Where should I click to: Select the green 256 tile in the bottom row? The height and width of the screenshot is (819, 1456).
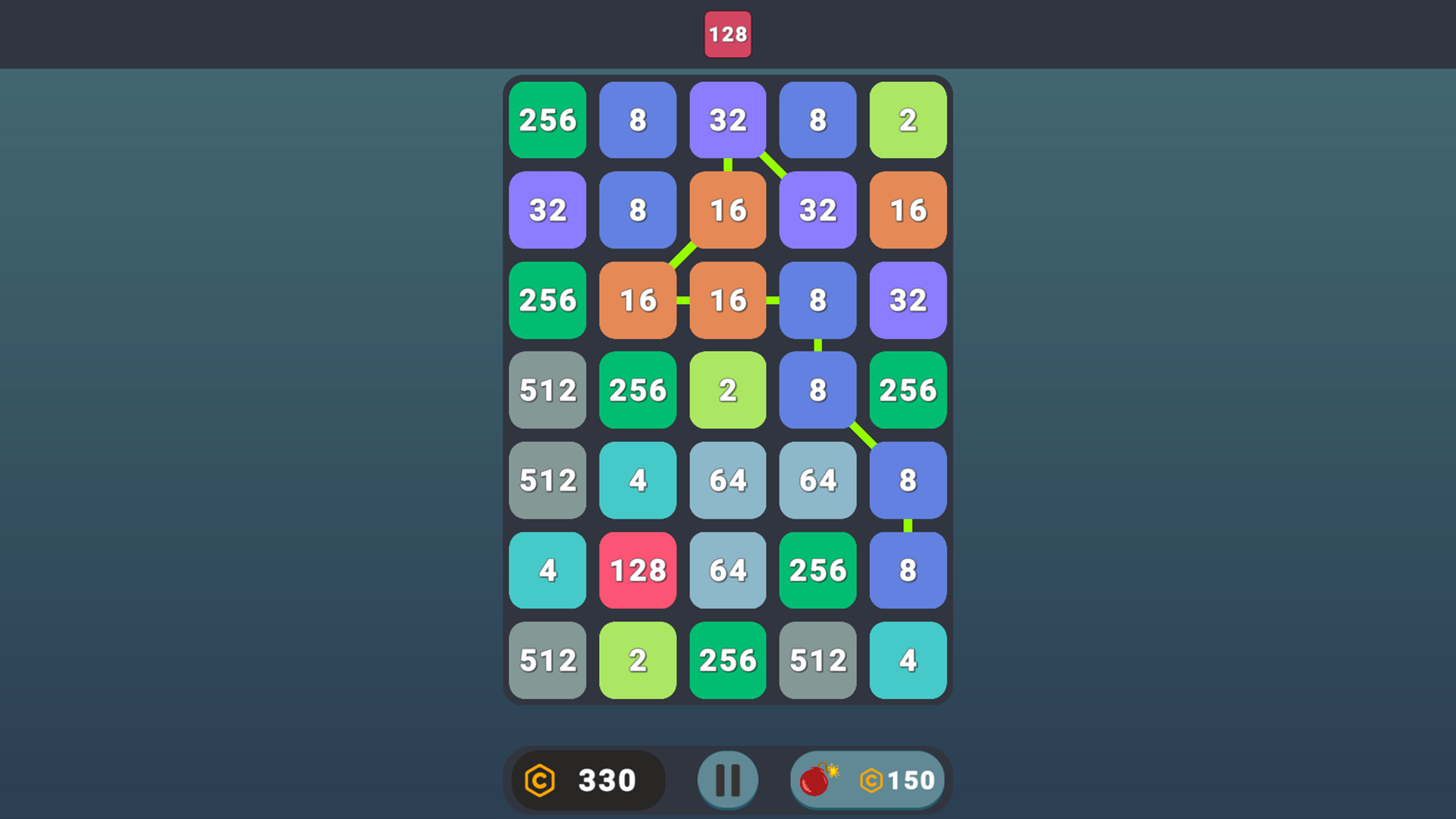(x=728, y=661)
